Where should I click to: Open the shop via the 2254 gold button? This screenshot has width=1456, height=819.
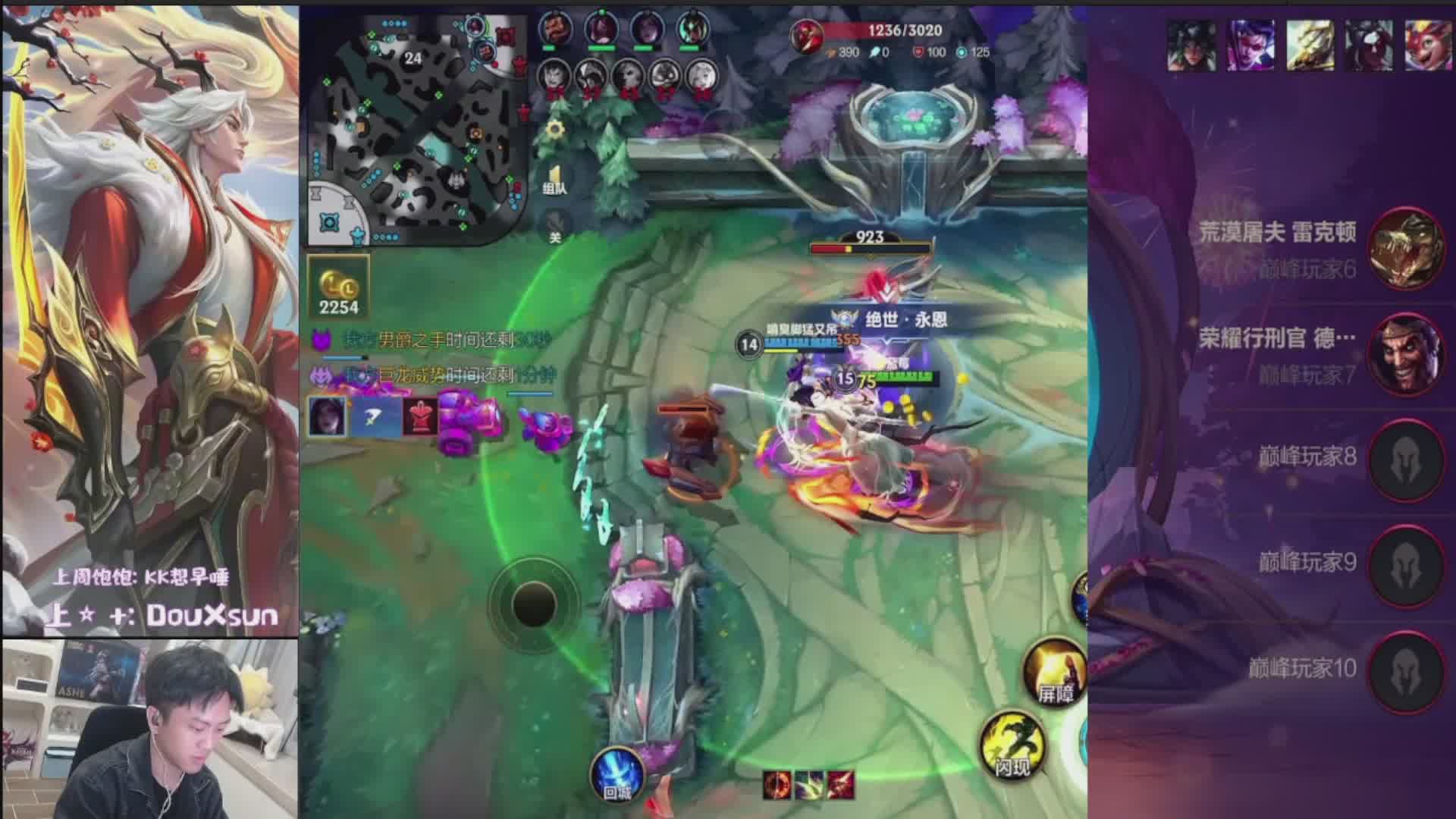pyautogui.click(x=338, y=287)
